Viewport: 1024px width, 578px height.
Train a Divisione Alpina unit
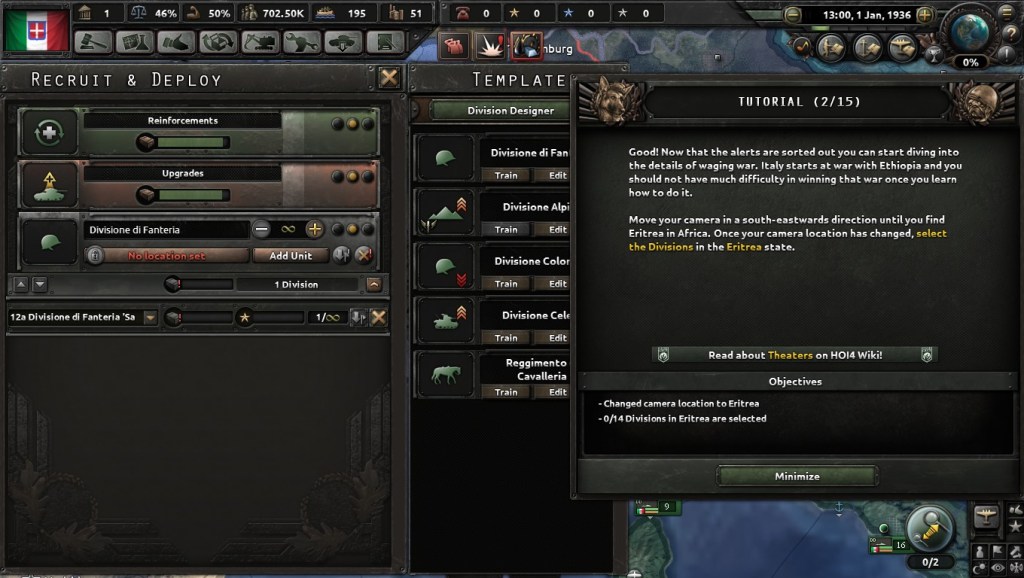tap(506, 229)
